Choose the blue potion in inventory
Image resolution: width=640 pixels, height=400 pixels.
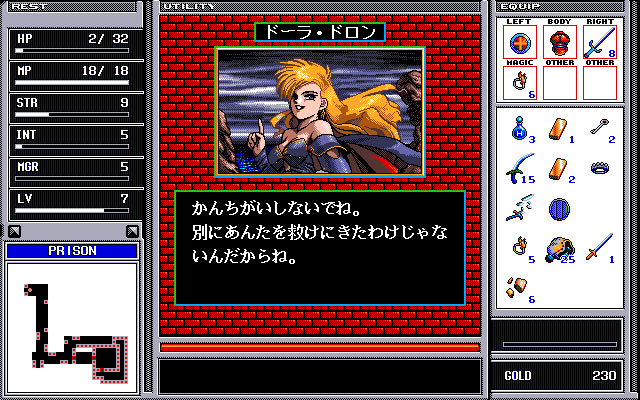pos(517,127)
